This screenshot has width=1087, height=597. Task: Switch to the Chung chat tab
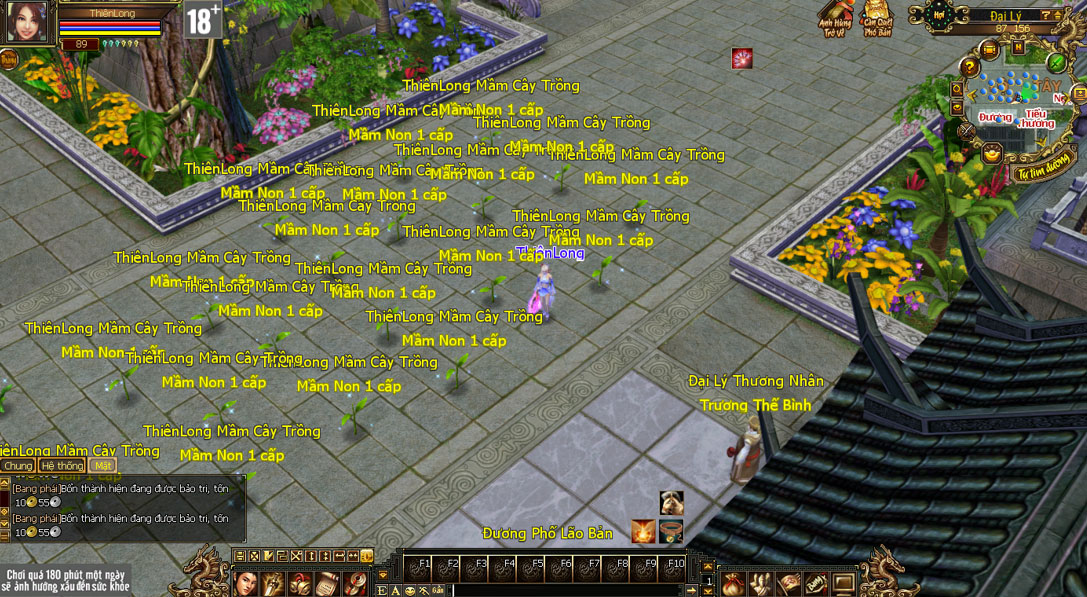tap(17, 465)
